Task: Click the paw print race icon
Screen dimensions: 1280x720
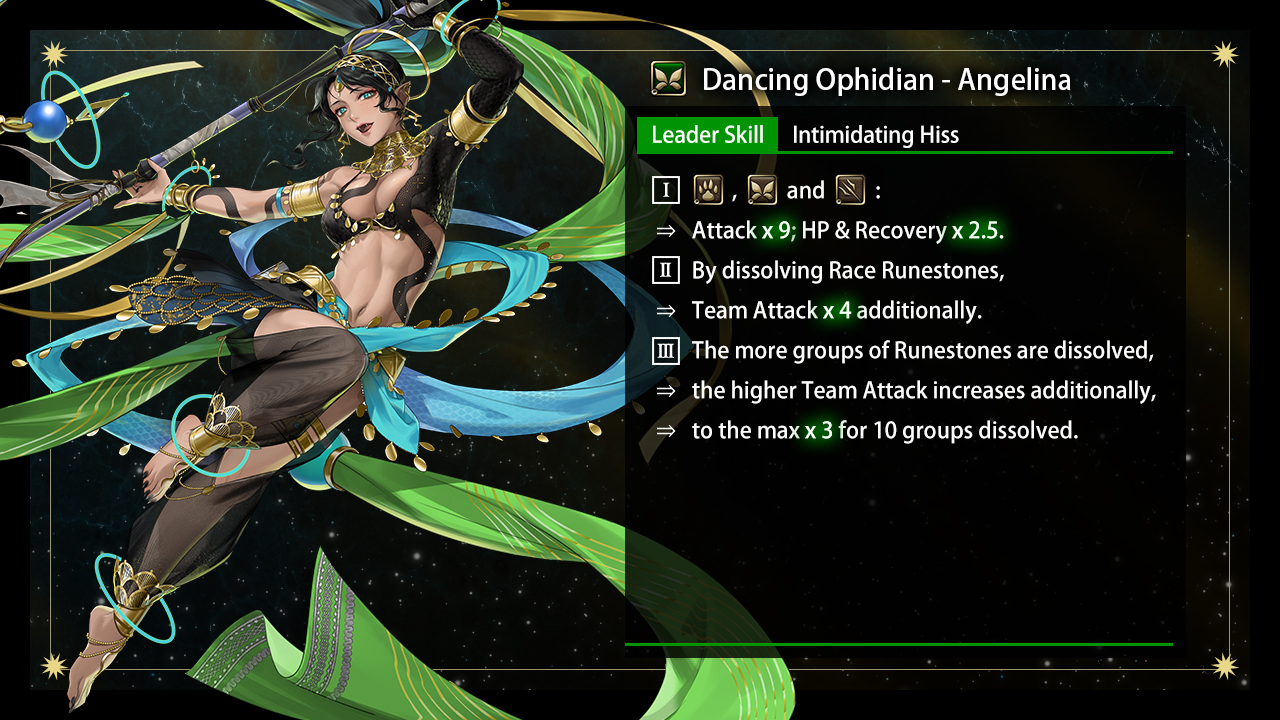Action: click(708, 190)
